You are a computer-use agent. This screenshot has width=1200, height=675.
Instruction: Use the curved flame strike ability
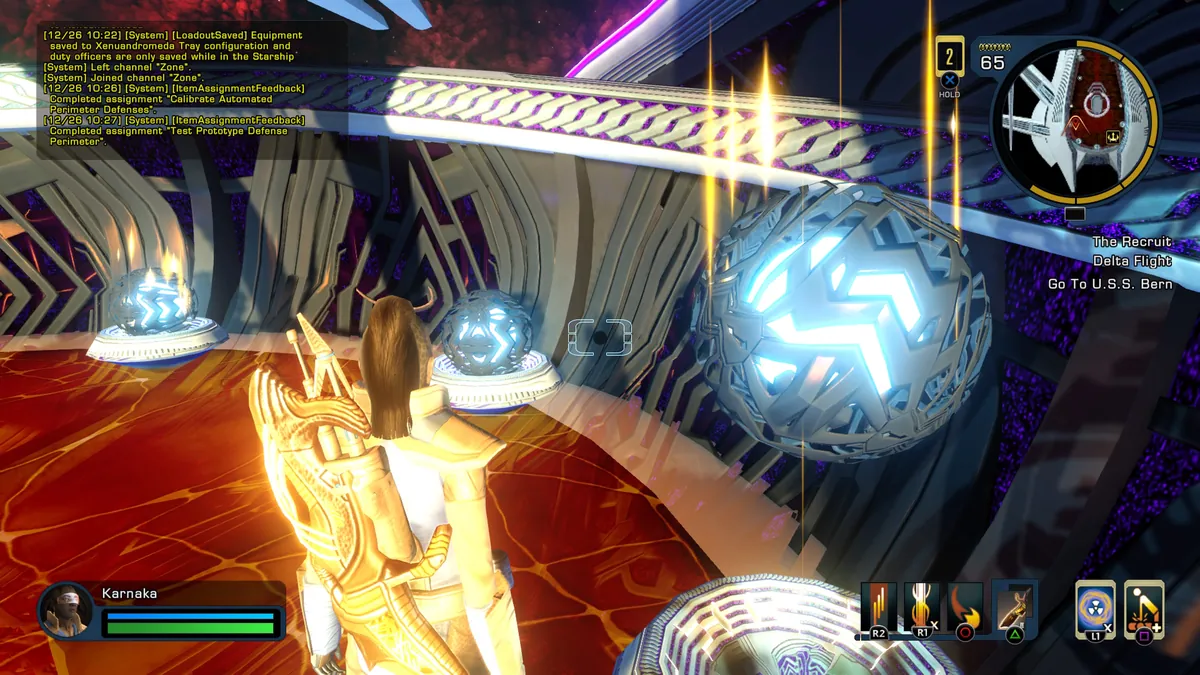(965, 607)
